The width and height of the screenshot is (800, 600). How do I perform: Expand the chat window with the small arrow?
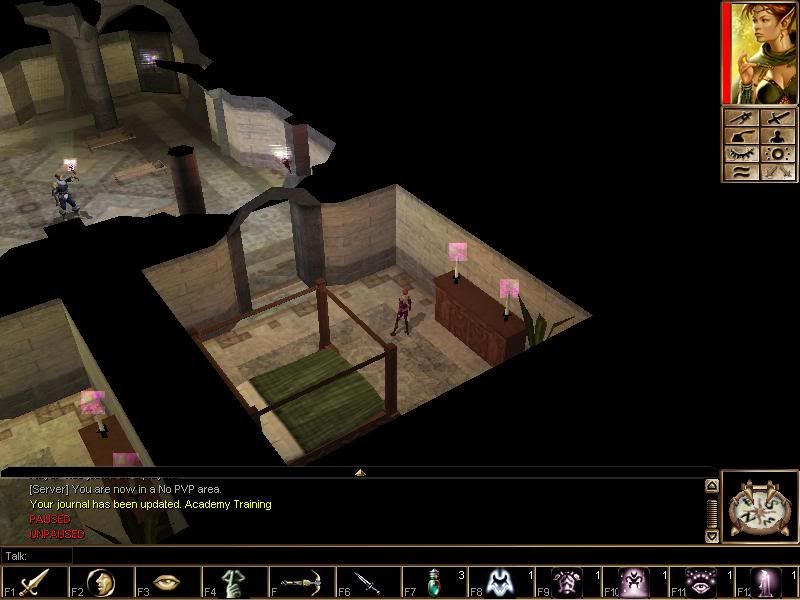pos(360,472)
